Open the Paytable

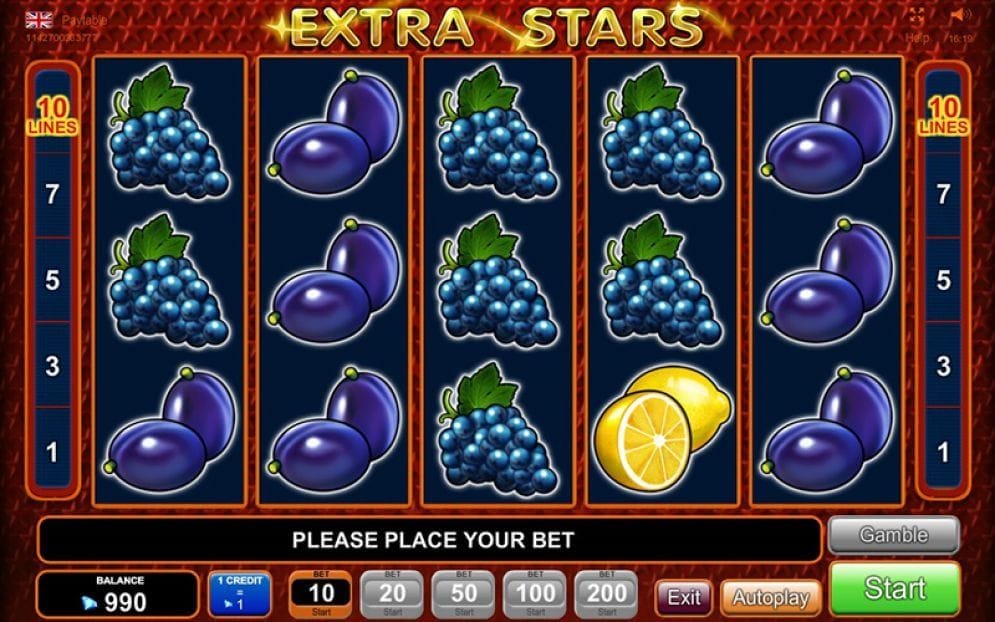coord(84,20)
